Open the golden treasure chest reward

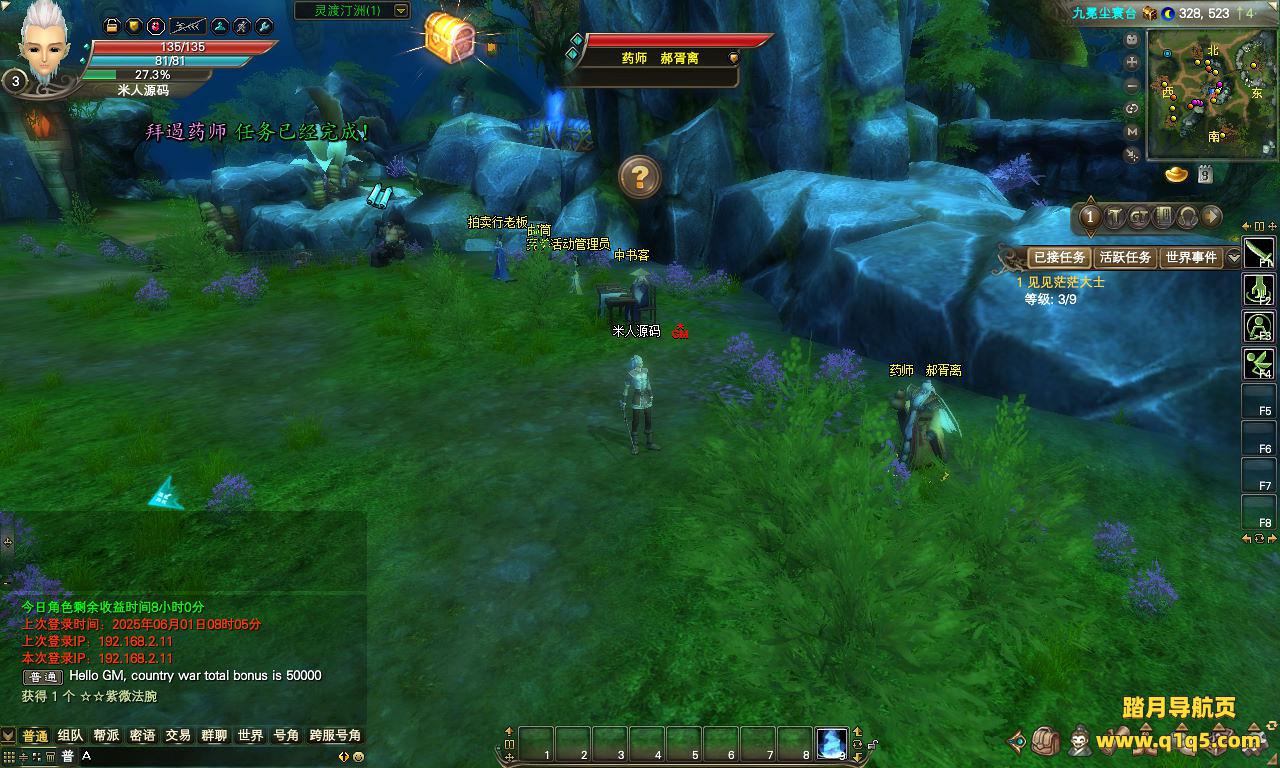[x=450, y=38]
